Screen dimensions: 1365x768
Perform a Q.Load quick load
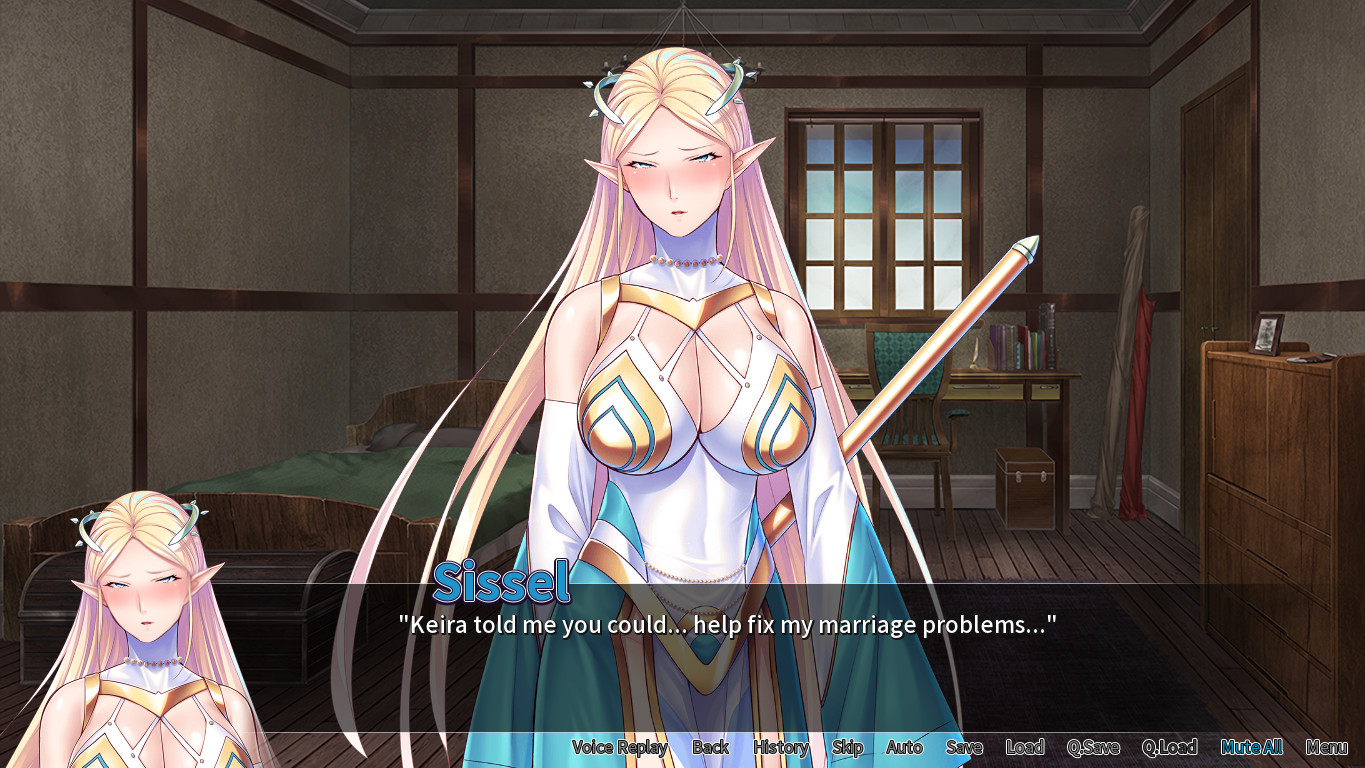(x=1172, y=747)
